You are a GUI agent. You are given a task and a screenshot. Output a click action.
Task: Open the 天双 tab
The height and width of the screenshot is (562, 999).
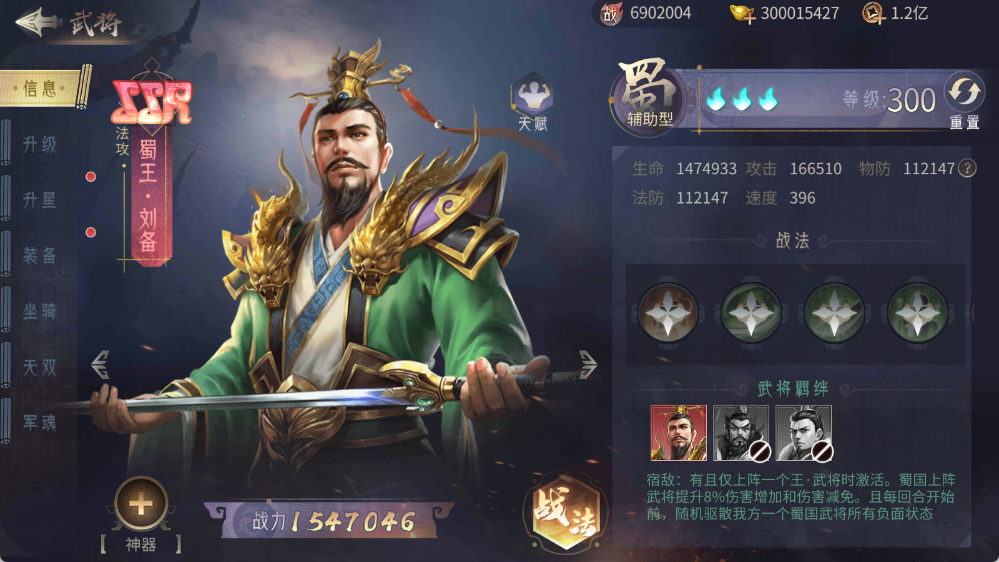click(x=40, y=368)
